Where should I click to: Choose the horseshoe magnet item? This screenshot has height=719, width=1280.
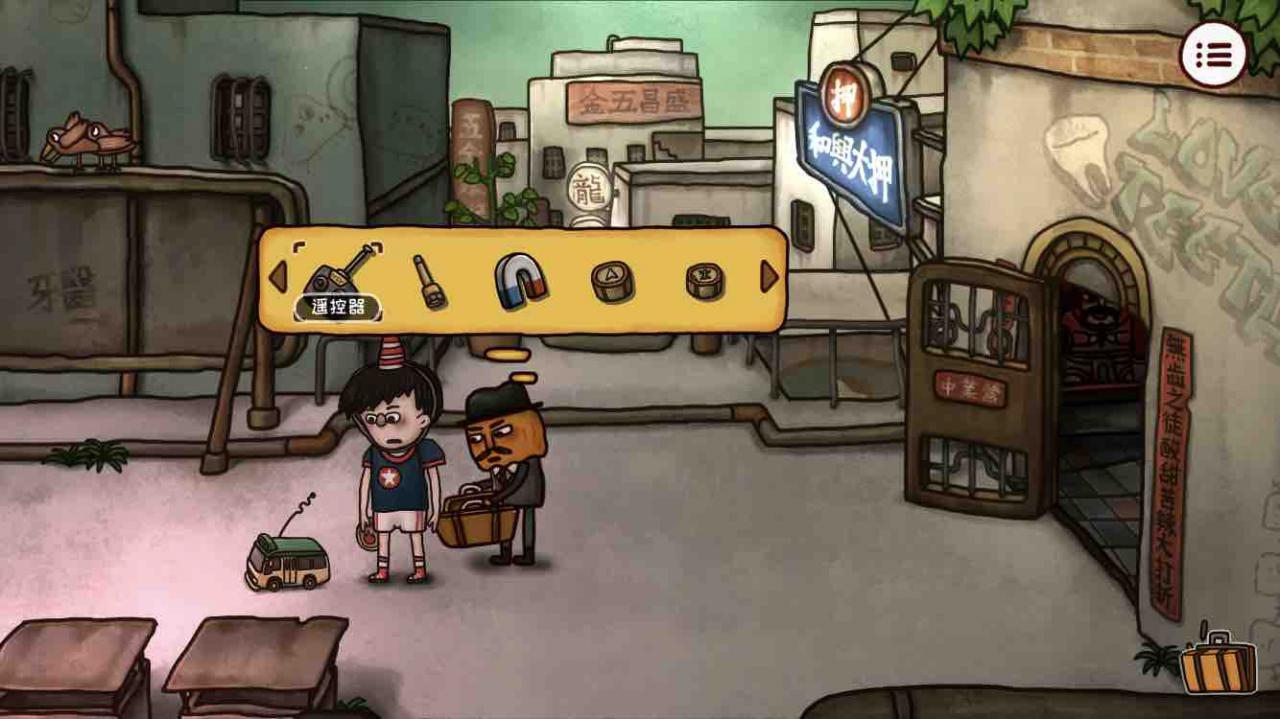point(521,280)
